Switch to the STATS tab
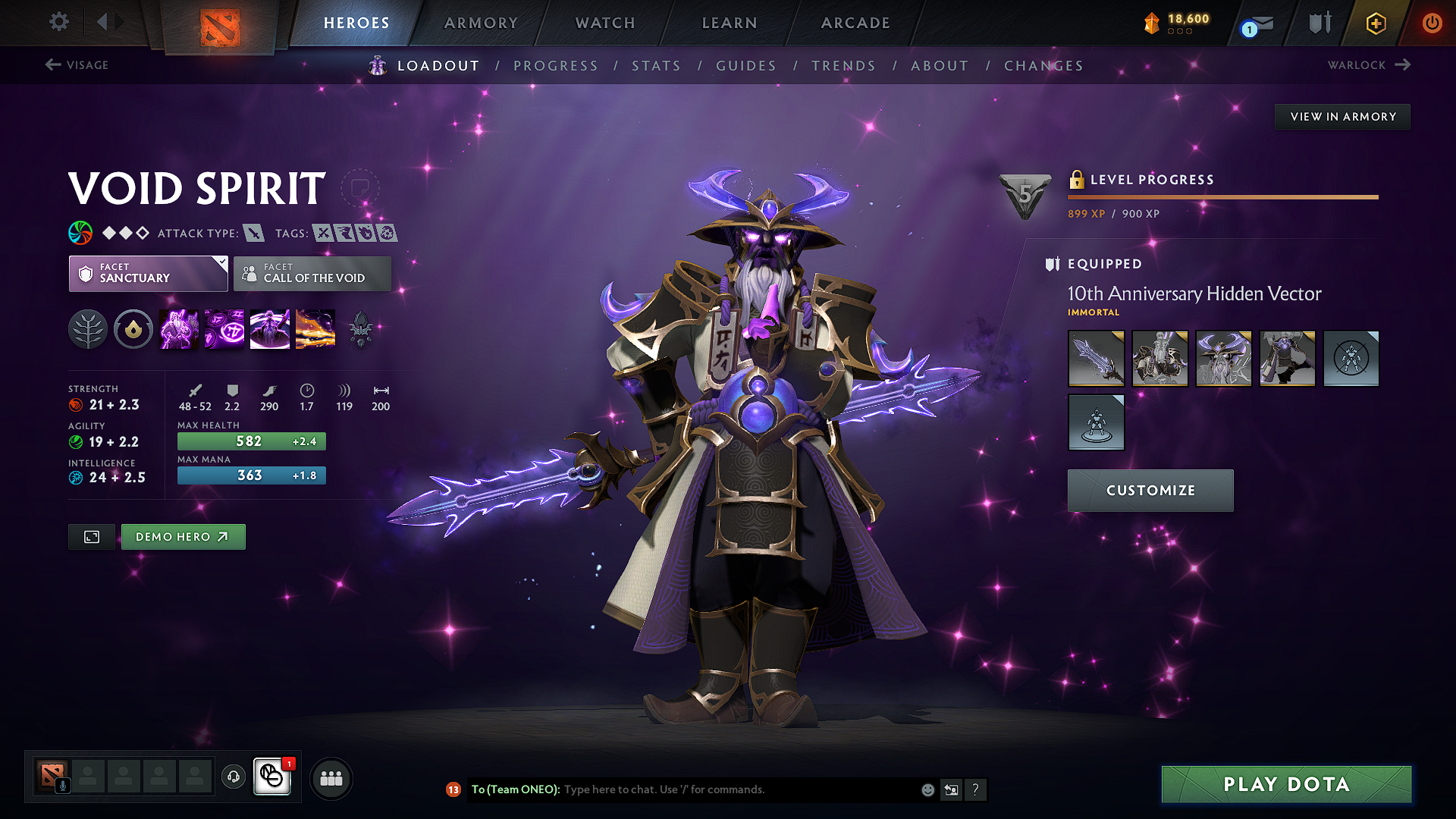This screenshot has height=819, width=1456. point(657,66)
